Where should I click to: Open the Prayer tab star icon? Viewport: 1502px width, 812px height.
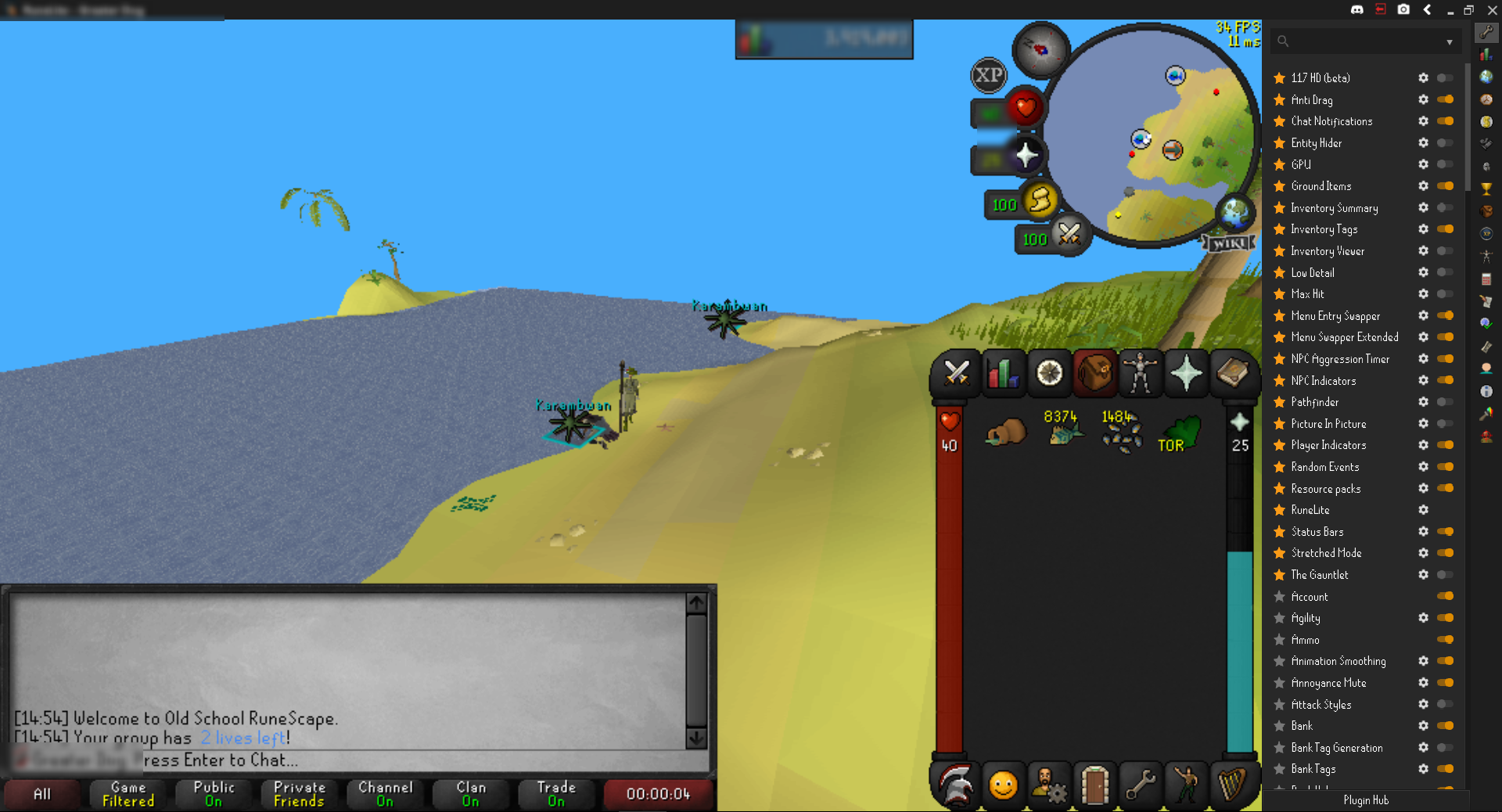[1187, 373]
